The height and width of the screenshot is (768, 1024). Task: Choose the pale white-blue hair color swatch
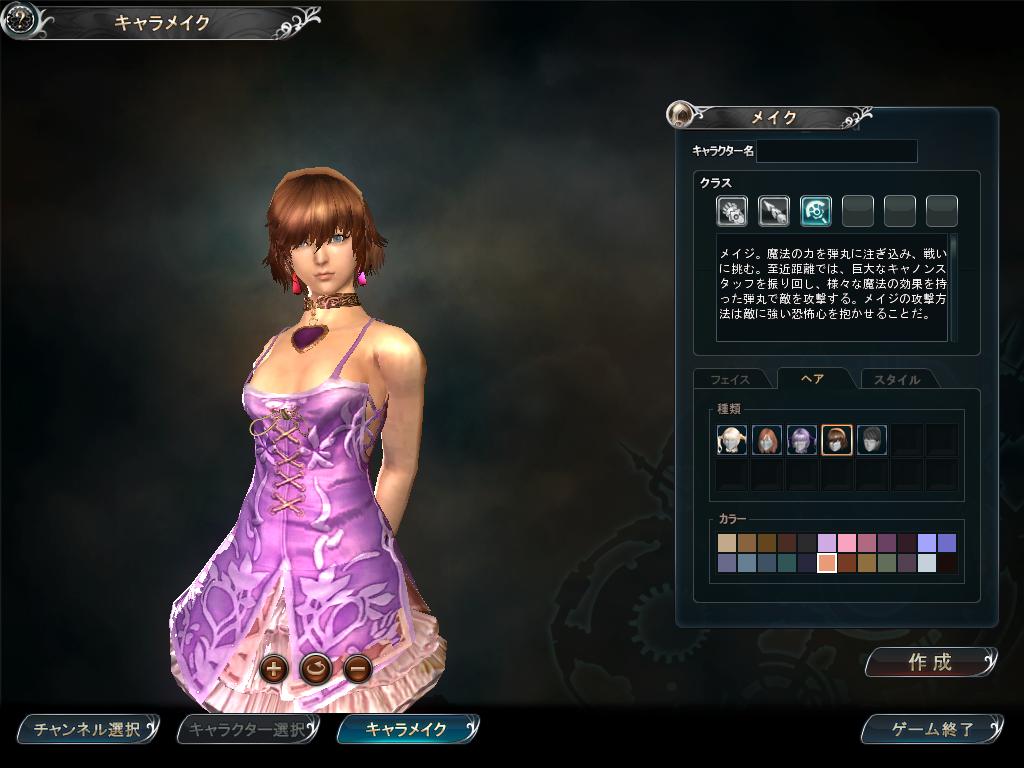pos(926,563)
